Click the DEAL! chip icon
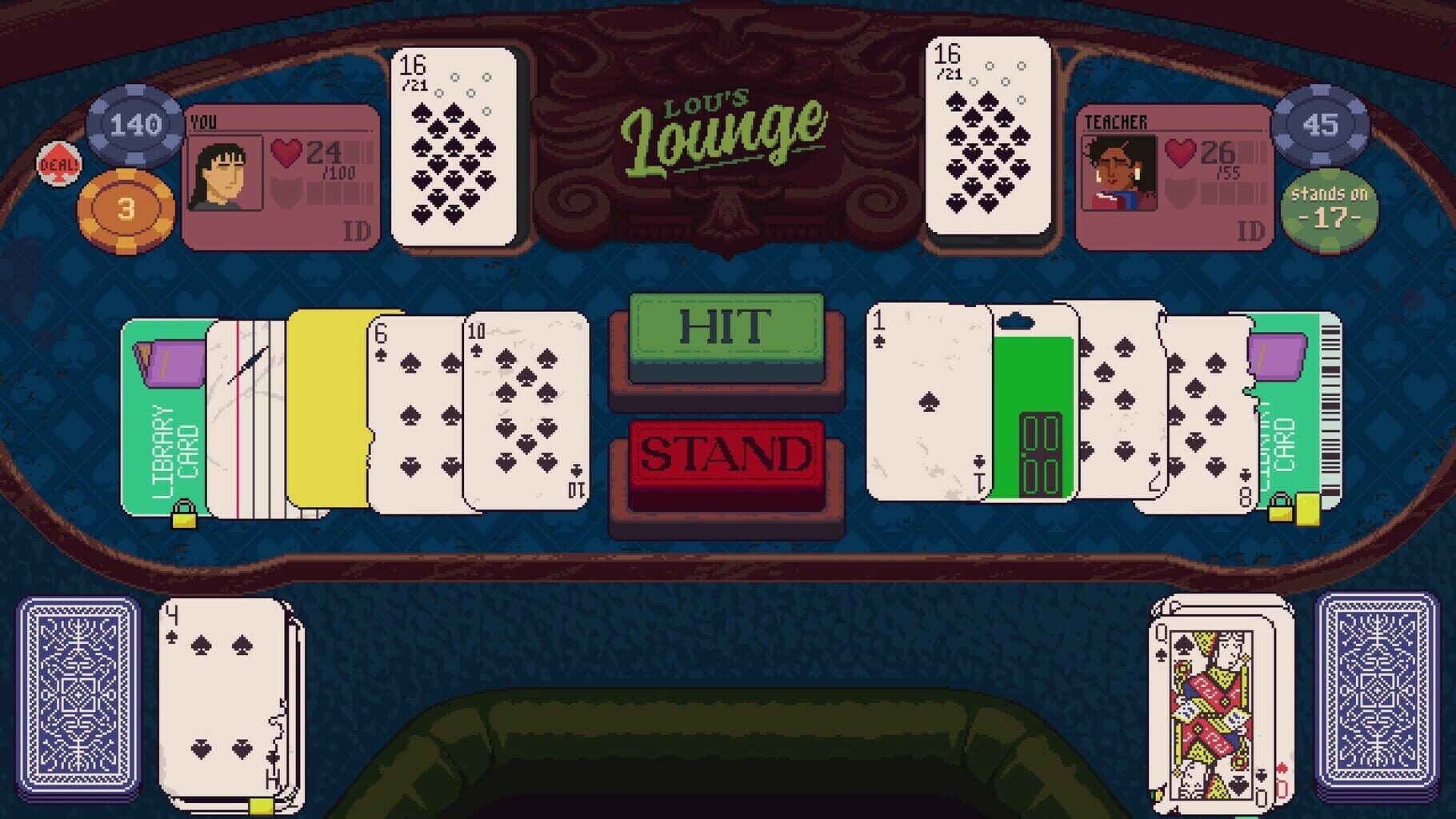1456x819 pixels. click(59, 163)
